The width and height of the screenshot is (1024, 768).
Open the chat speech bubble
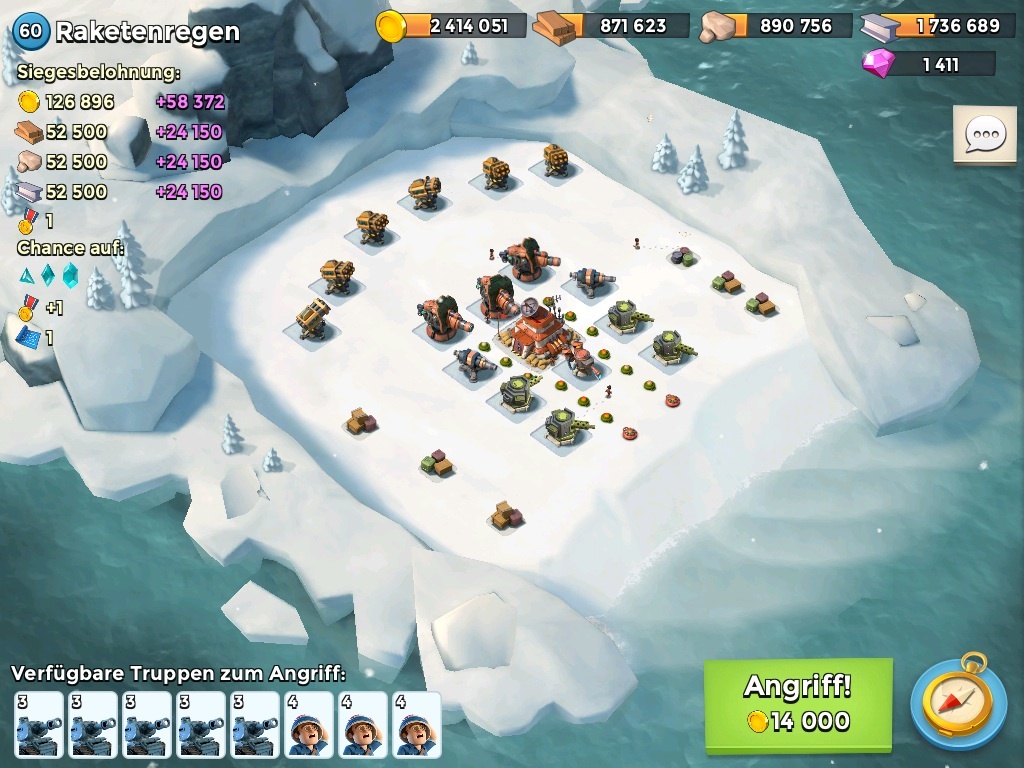click(984, 134)
